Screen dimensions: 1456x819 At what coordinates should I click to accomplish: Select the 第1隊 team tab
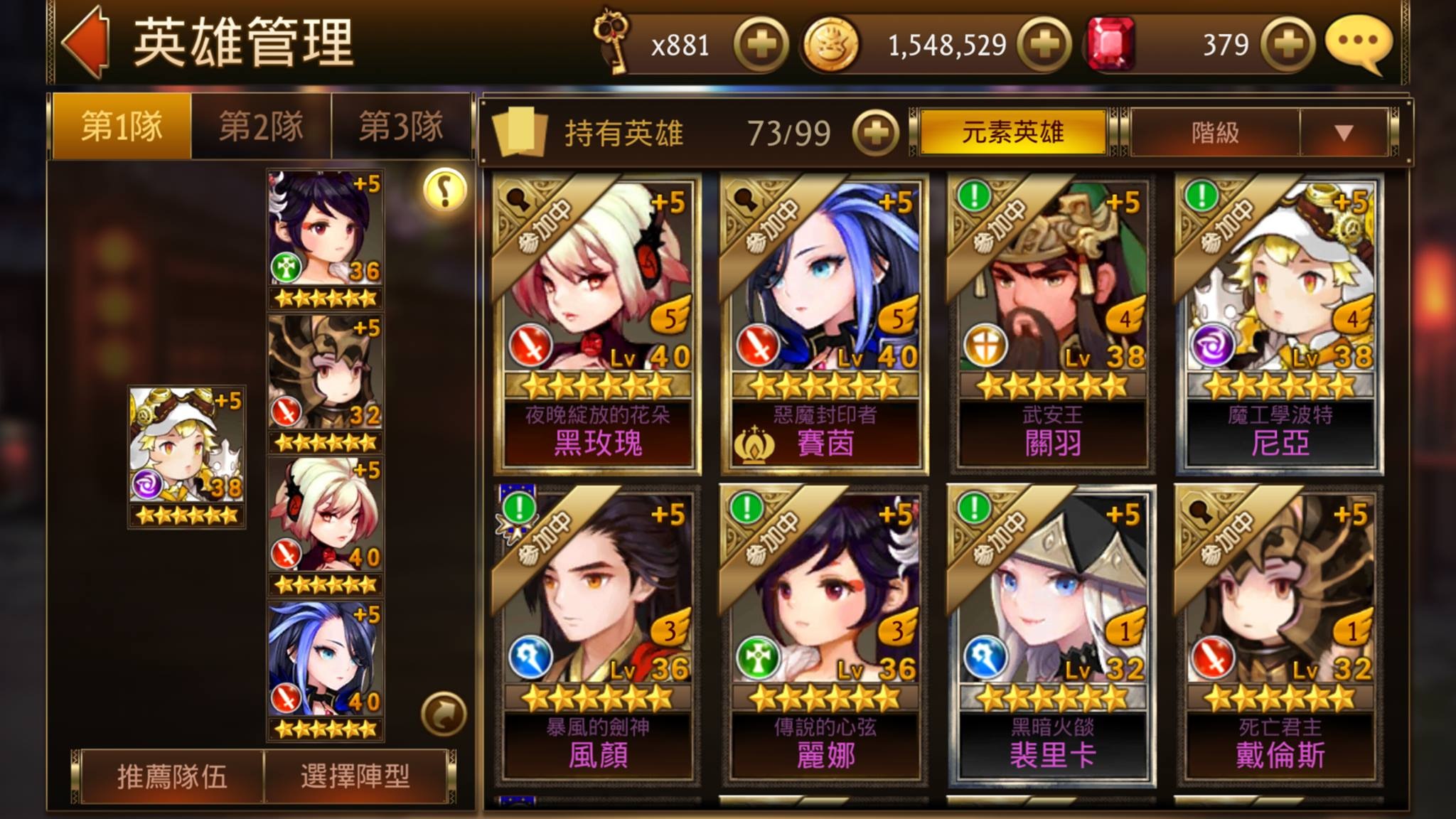coord(122,128)
